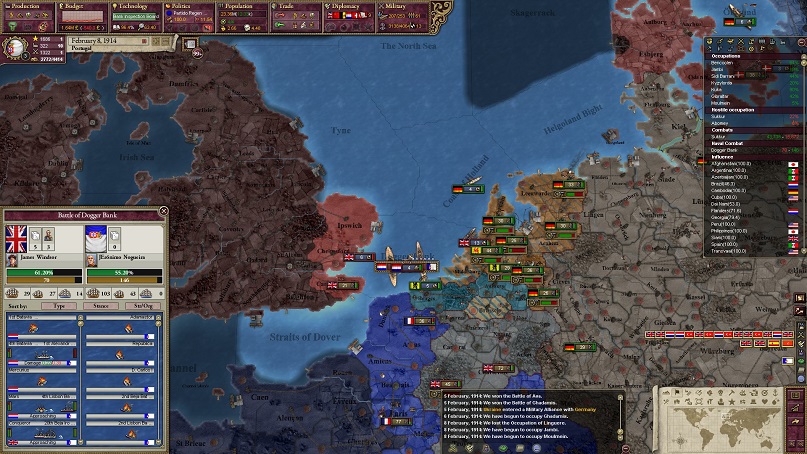The height and width of the screenshot is (454, 807).
Task: Select Argentina in the influence list
Action: (x=729, y=170)
